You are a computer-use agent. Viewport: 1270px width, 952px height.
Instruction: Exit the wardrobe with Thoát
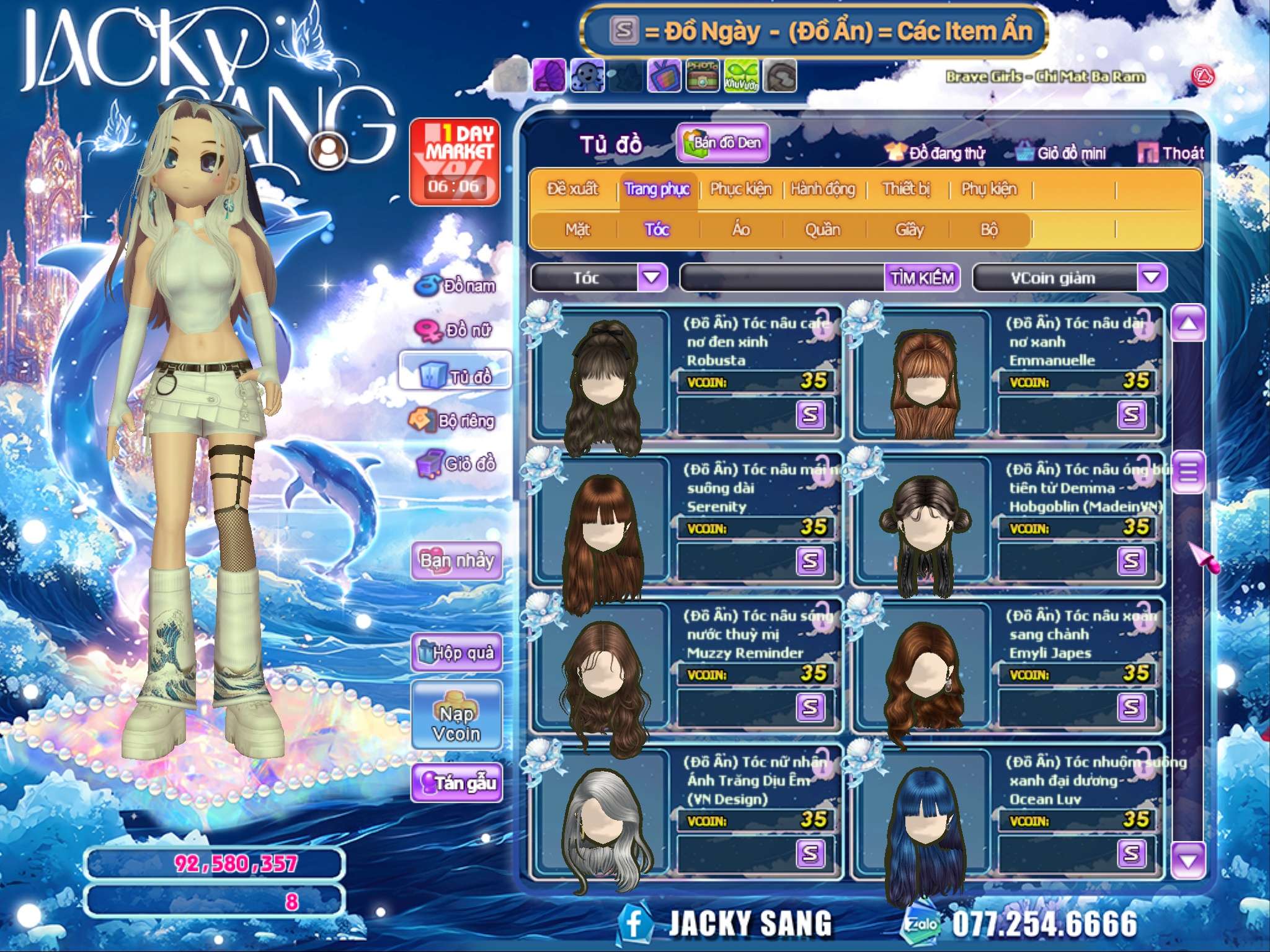coord(1171,153)
